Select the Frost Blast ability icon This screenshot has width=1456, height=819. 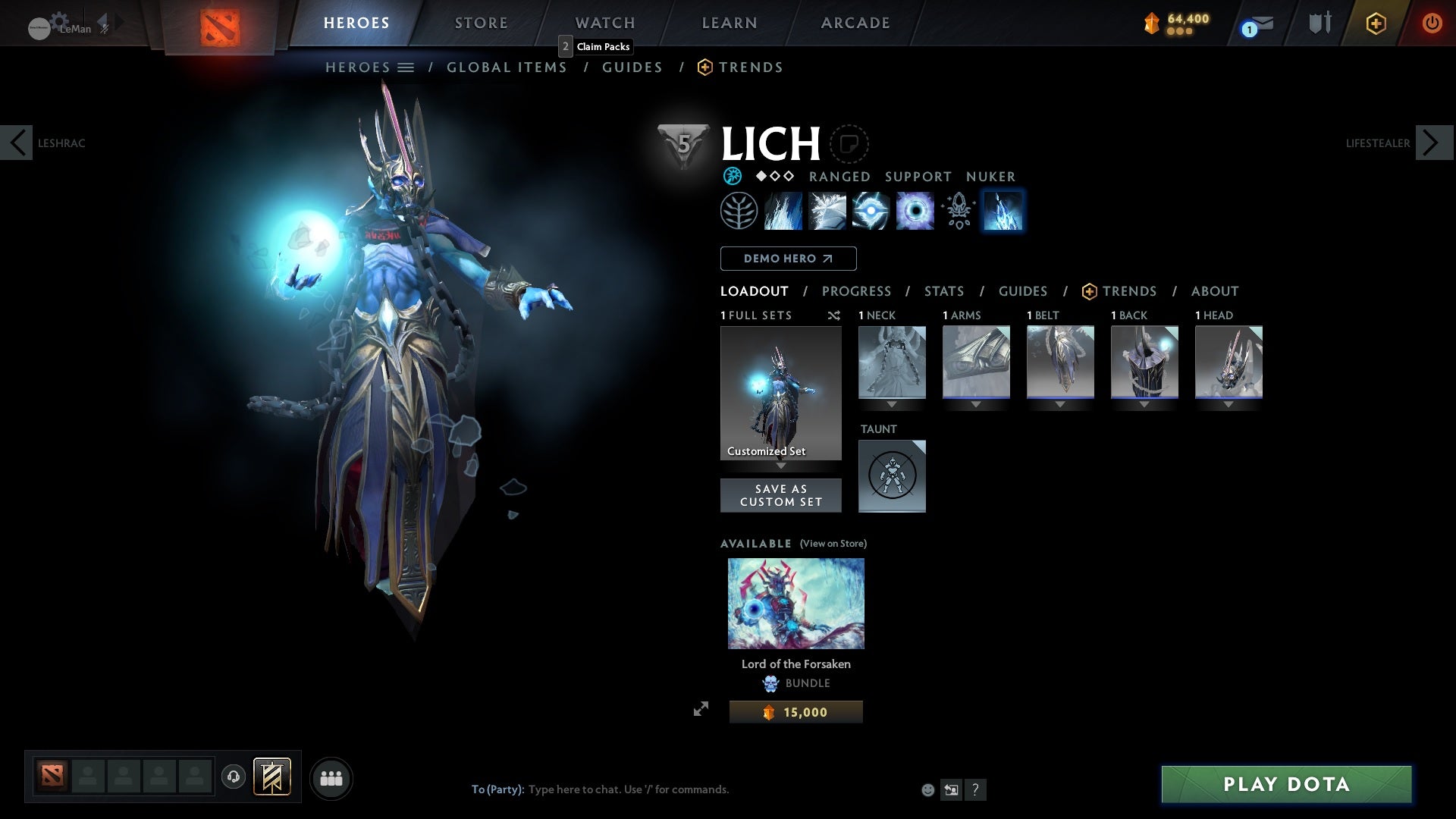(783, 210)
